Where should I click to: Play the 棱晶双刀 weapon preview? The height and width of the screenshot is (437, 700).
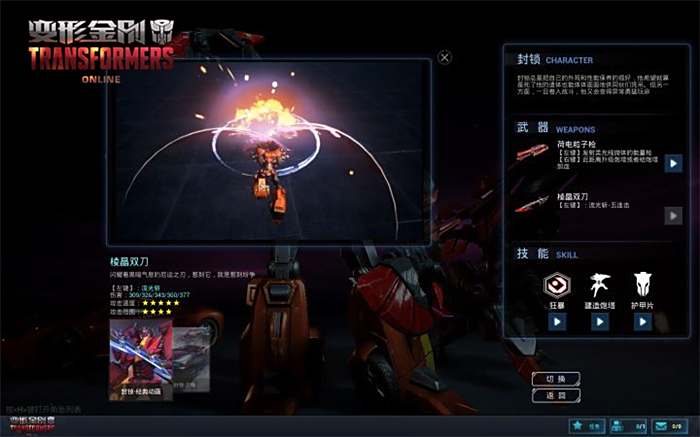coord(674,215)
